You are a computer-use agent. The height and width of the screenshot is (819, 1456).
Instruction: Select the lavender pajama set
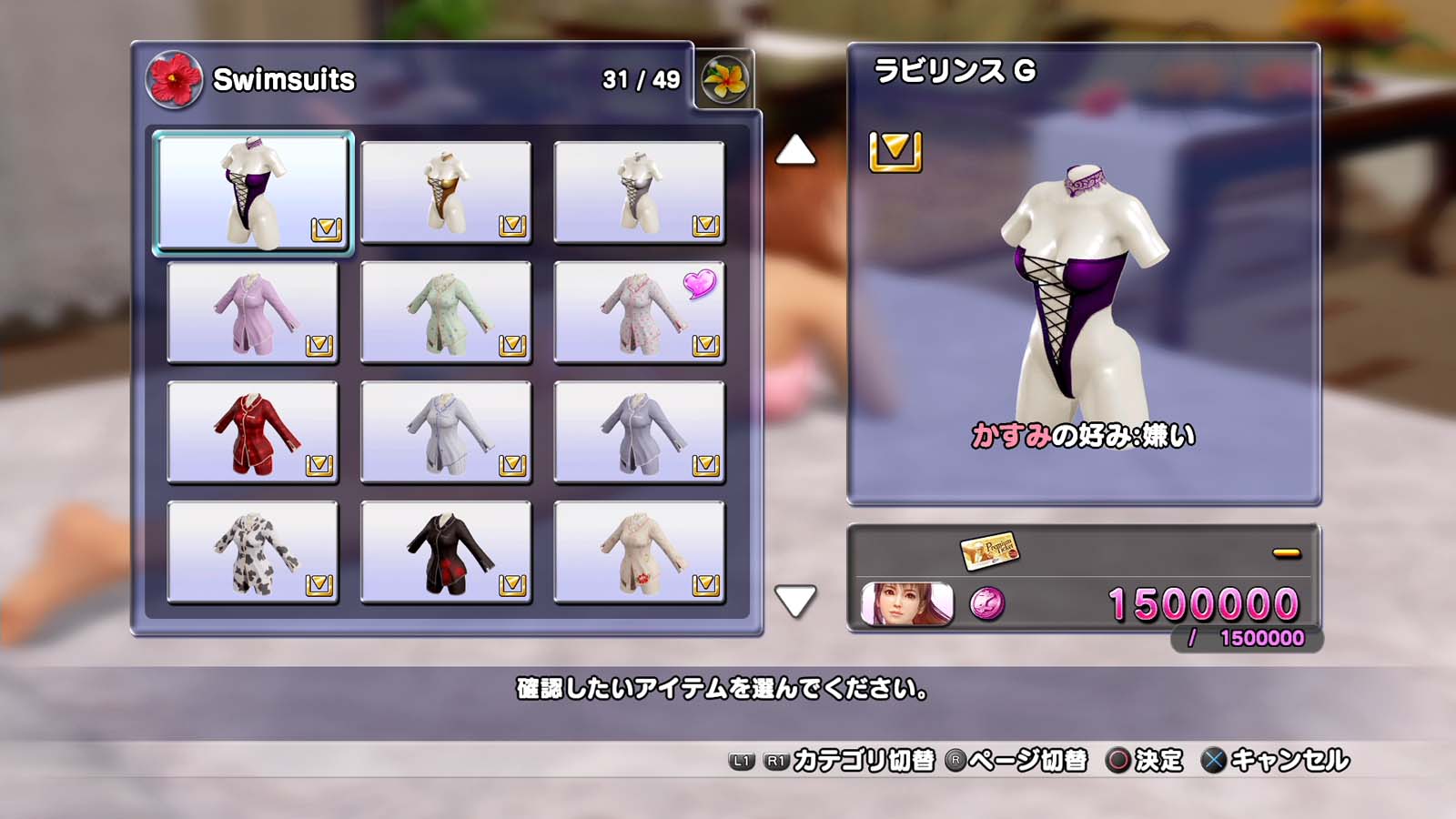coord(253,312)
